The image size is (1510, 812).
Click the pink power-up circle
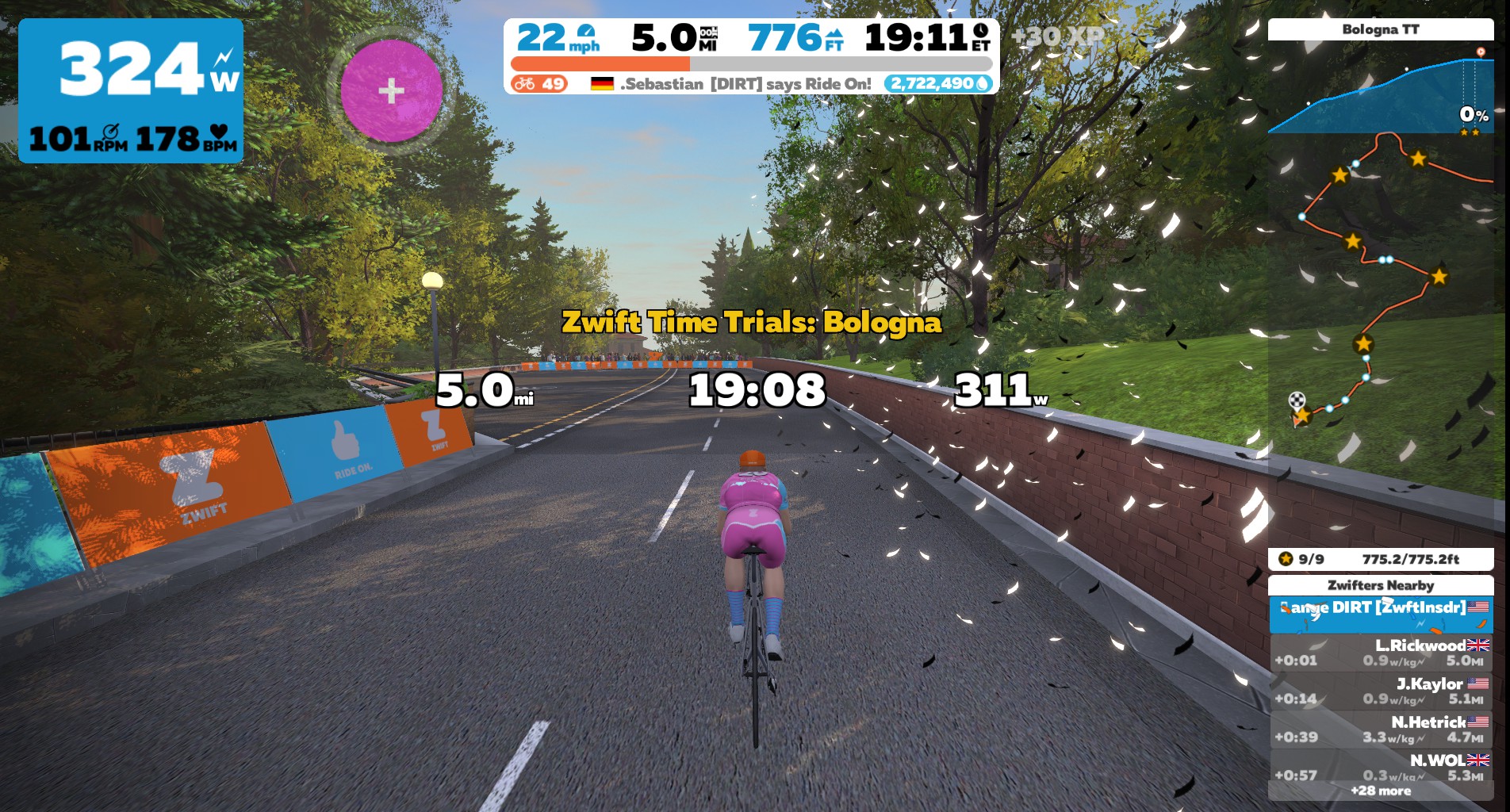coord(391,90)
